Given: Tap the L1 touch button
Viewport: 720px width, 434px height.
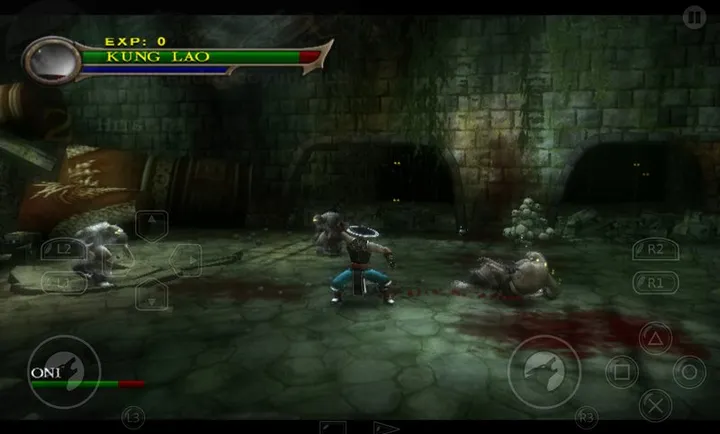Looking at the screenshot, I should pos(63,283).
